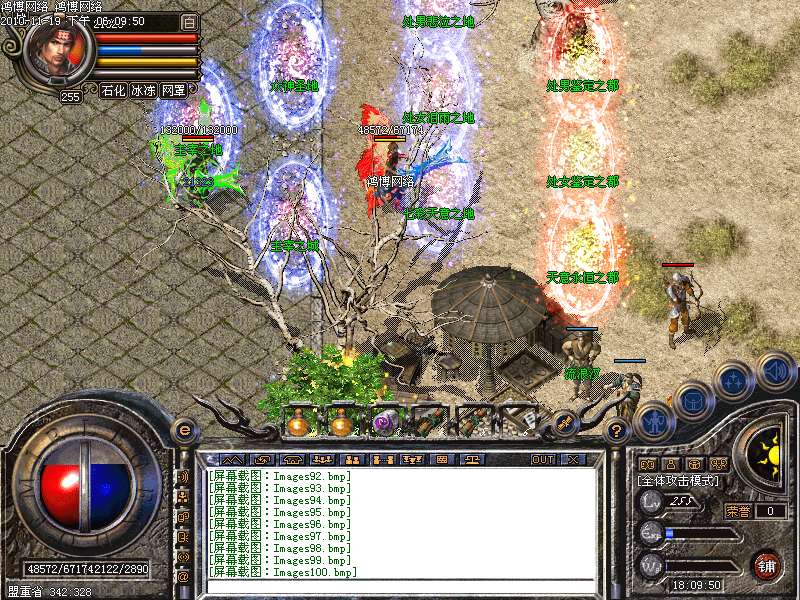Click the 冰冻 status button
Screen dimensions: 800x600
[143, 90]
